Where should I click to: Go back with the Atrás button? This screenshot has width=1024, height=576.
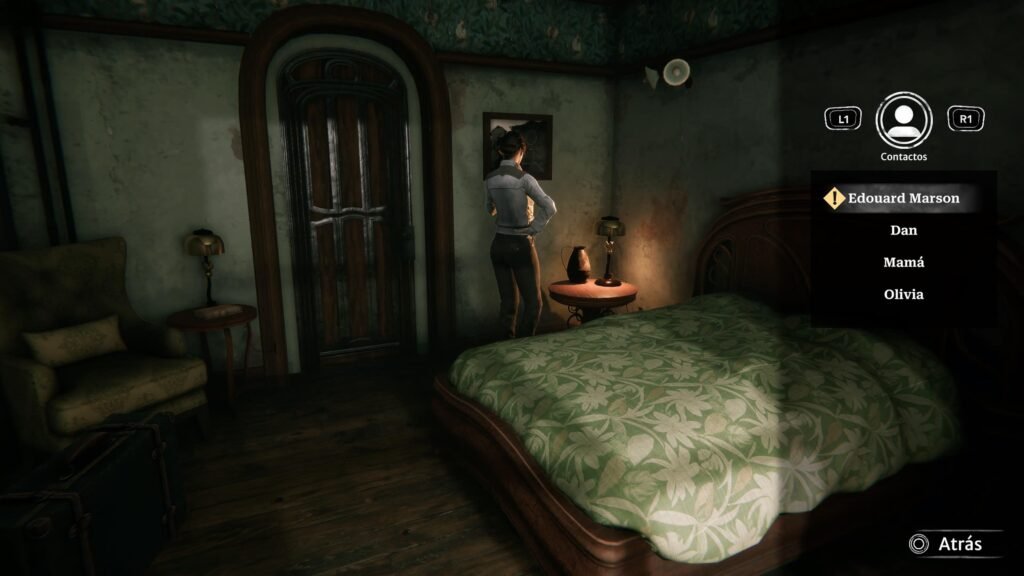(945, 544)
